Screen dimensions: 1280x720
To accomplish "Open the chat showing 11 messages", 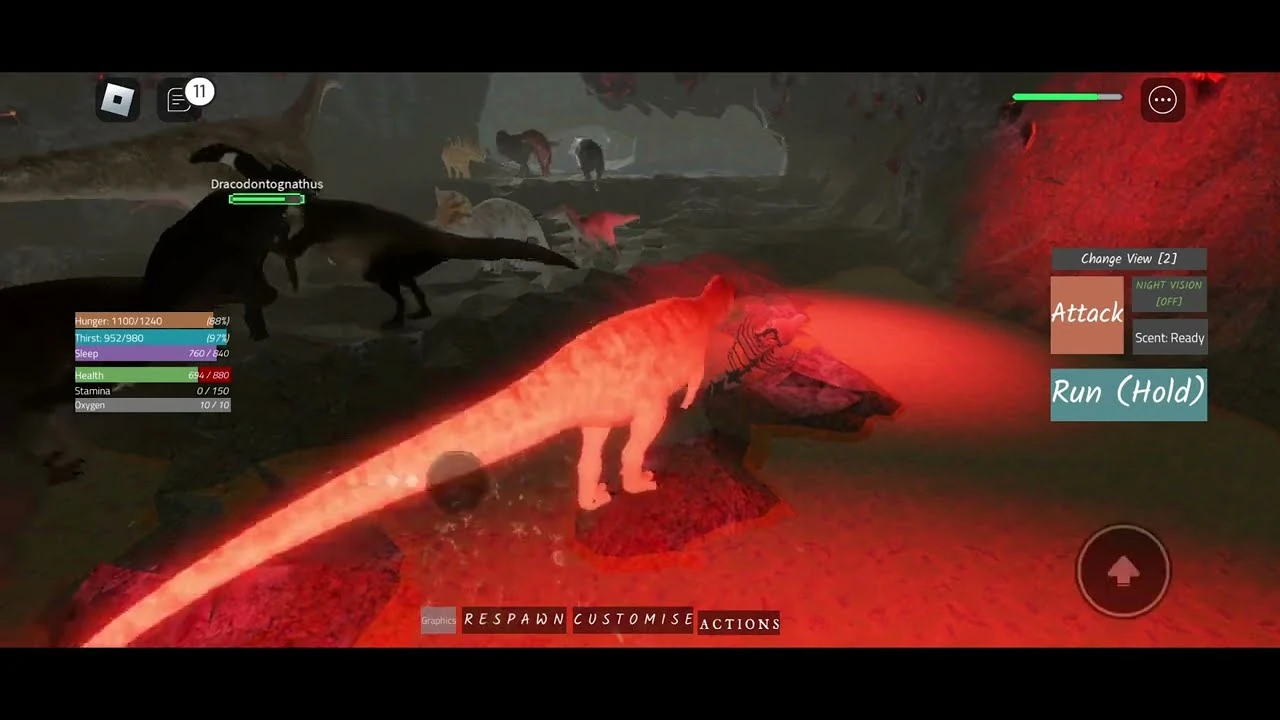I will tap(180, 99).
